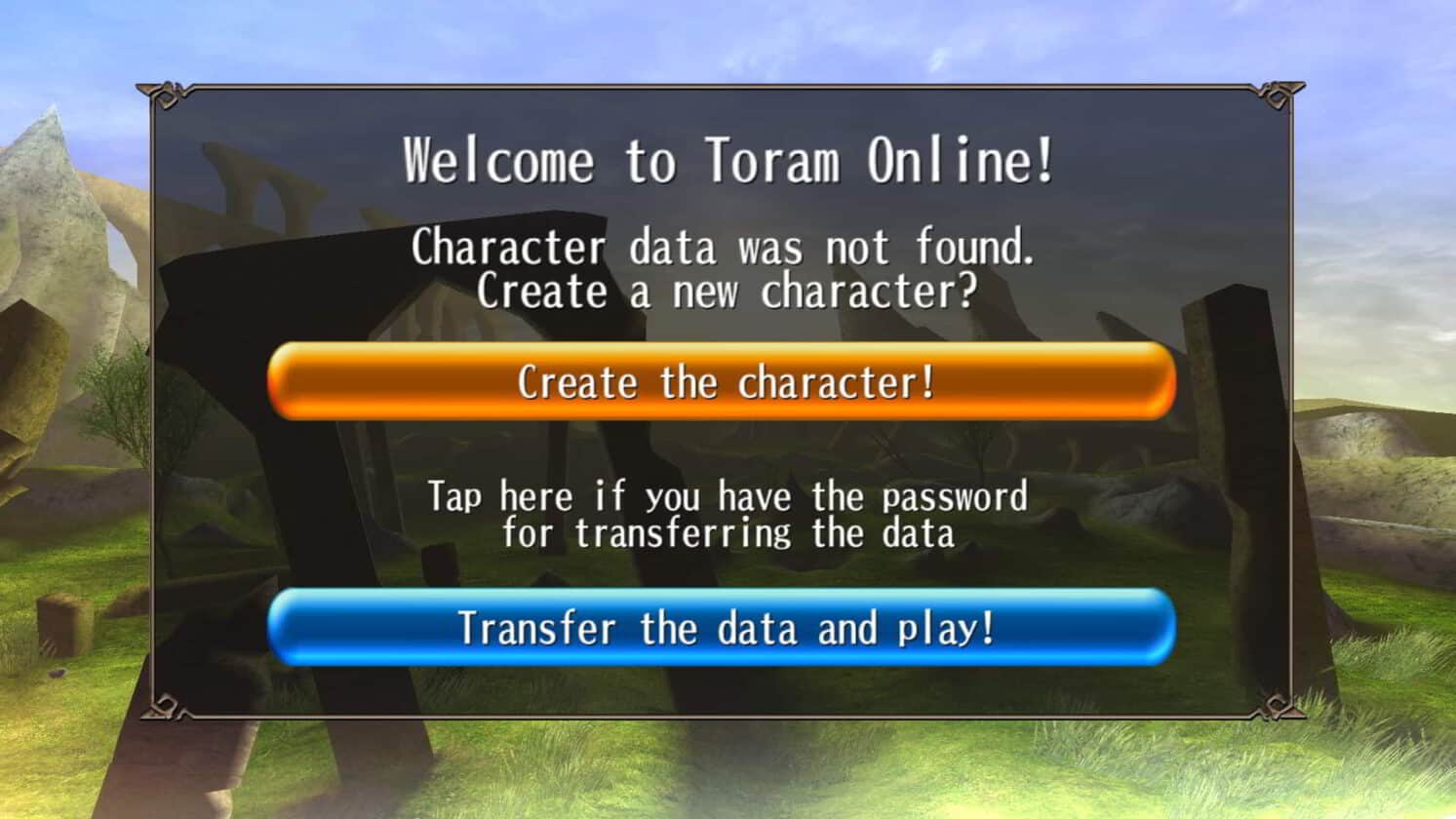Image resolution: width=1456 pixels, height=819 pixels.
Task: Click the Welcome to Toram Online! title
Action: [x=728, y=161]
